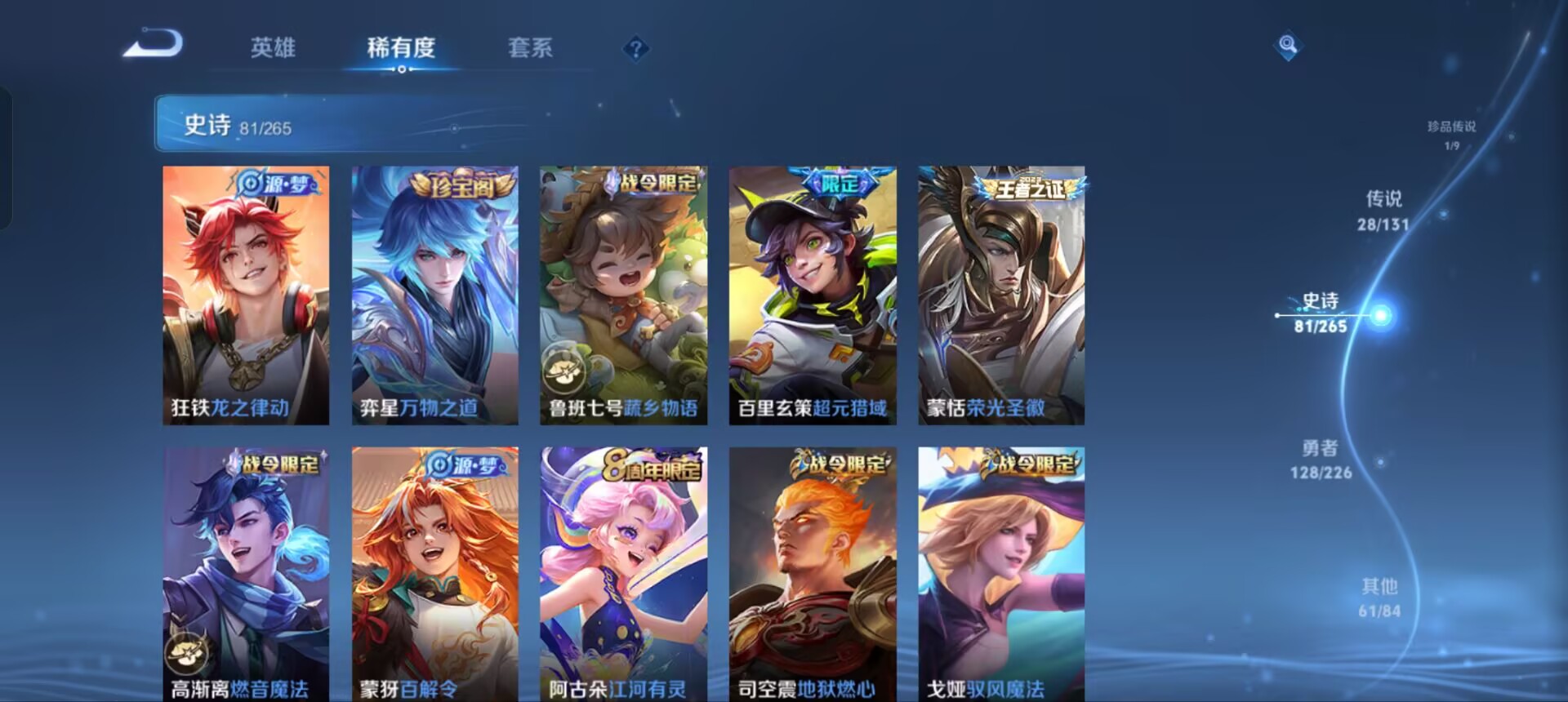This screenshot has height=702, width=1568.
Task: Click the help question mark icon
Action: click(636, 49)
